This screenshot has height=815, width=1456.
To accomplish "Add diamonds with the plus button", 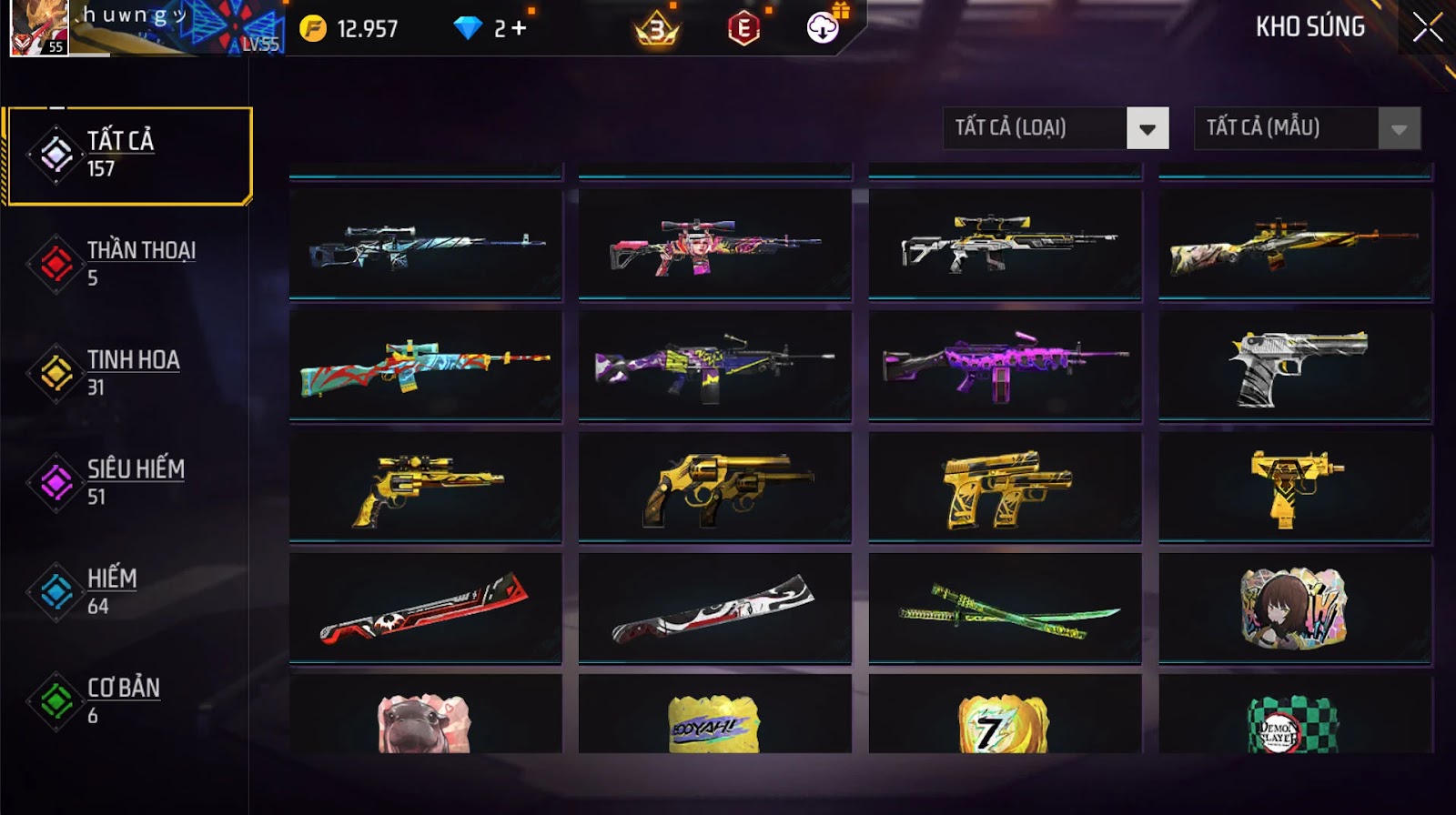I will point(519,28).
